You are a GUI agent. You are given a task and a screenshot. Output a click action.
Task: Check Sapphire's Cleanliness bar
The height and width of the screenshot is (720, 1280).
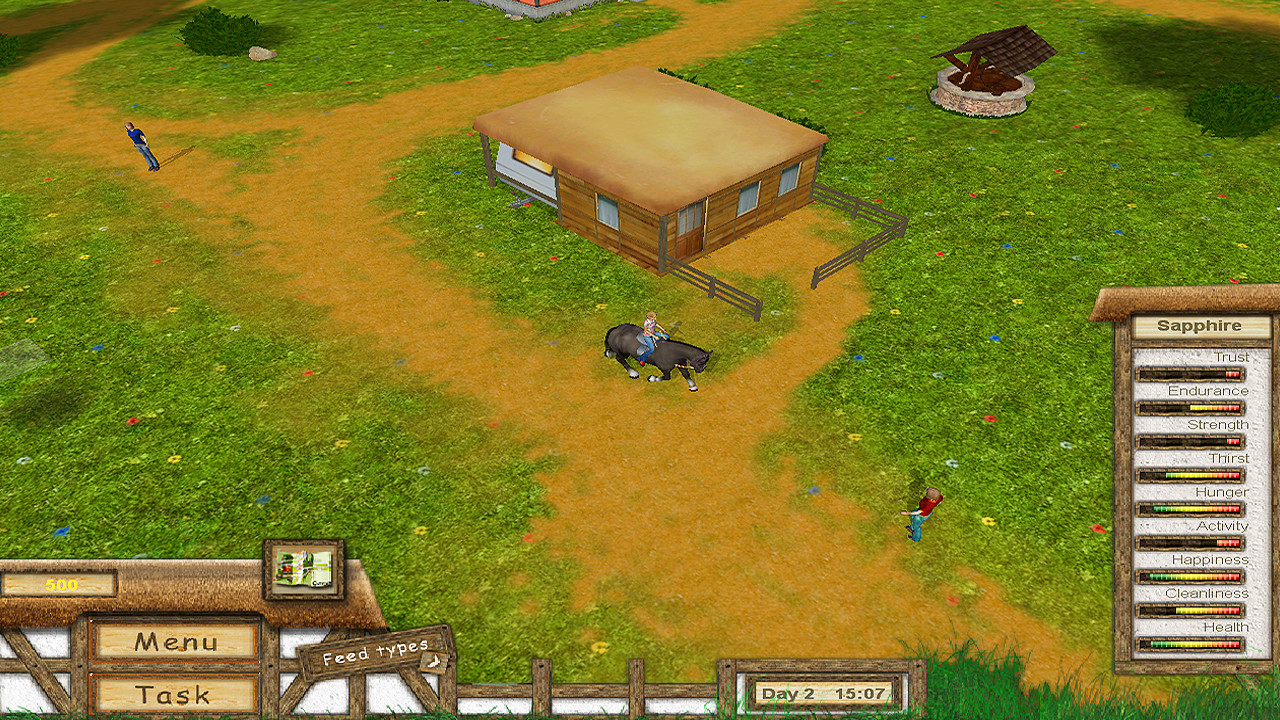coord(1190,607)
